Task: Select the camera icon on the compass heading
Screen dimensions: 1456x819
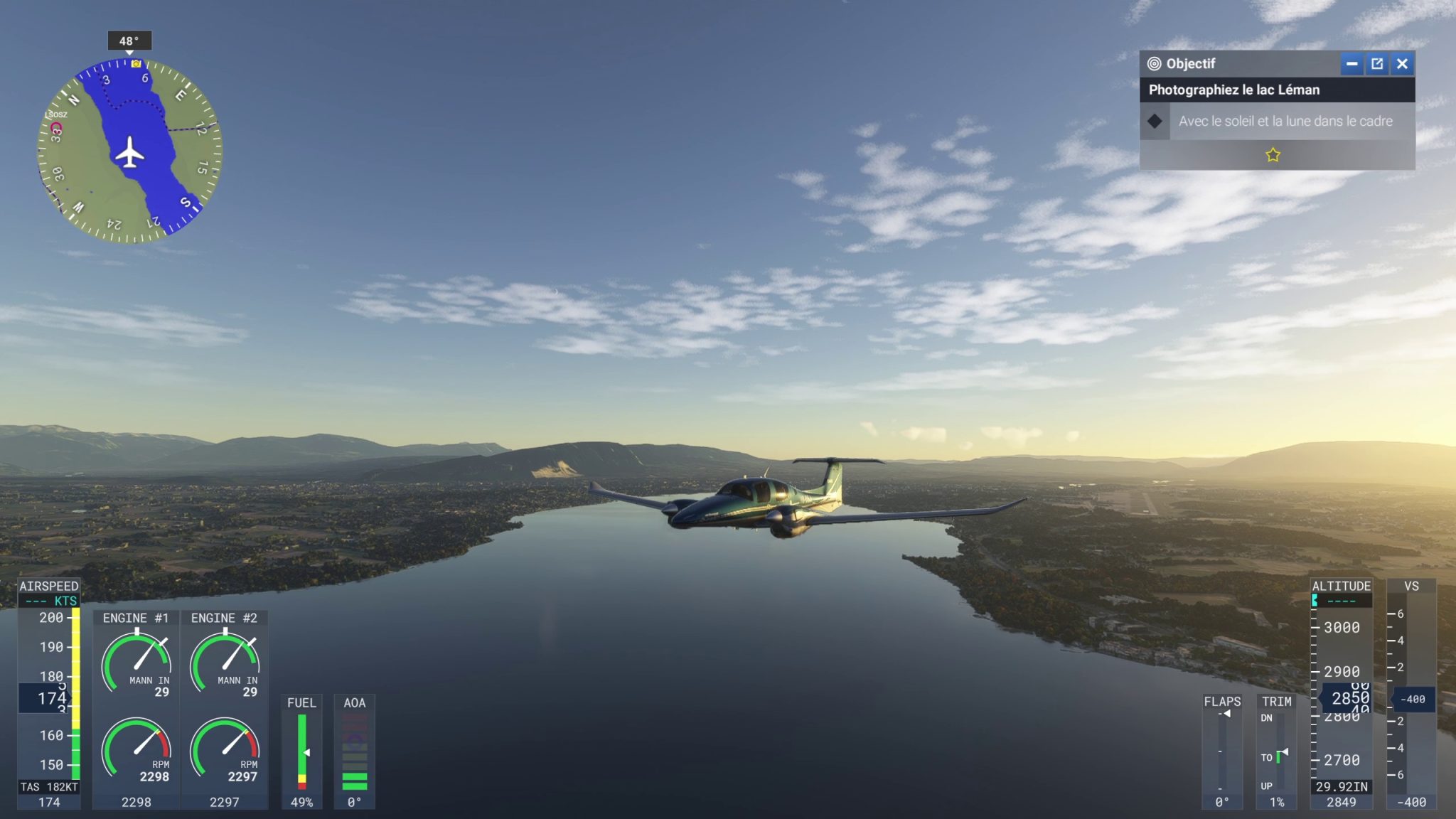Action: pos(136,64)
